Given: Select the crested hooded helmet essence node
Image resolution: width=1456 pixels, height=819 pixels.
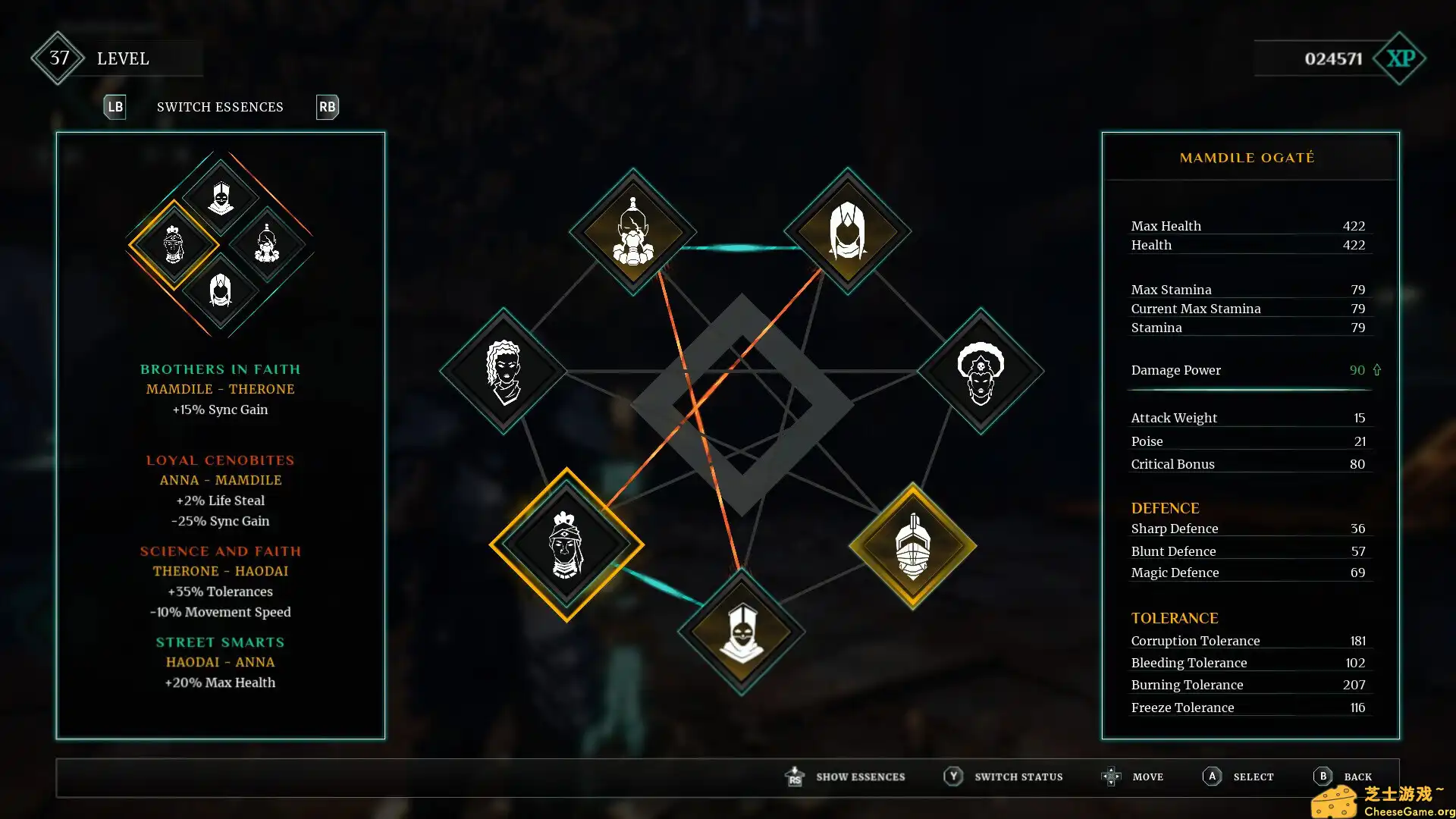Looking at the screenshot, I should tap(742, 632).
